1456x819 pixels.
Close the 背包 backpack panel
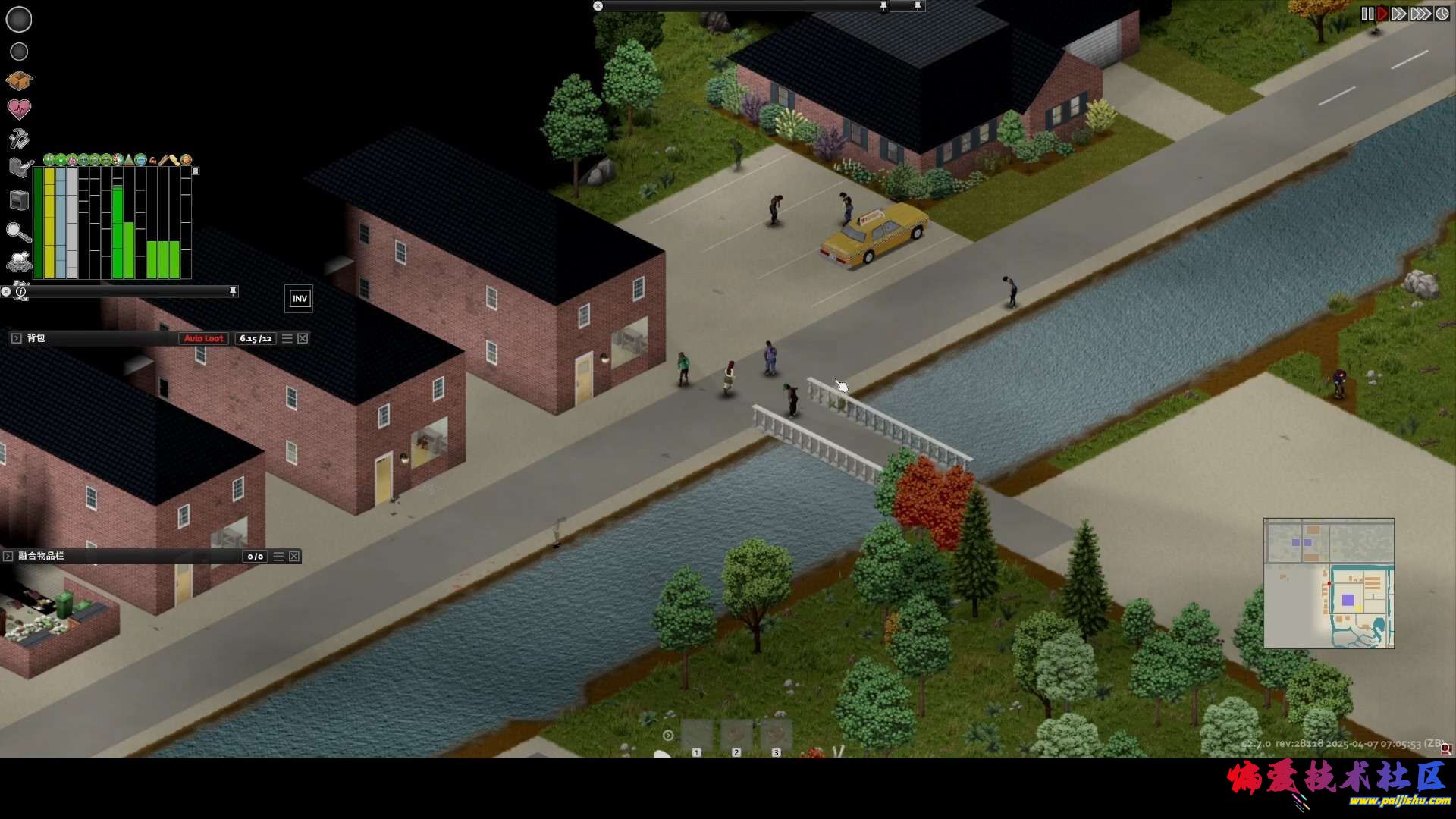tap(303, 338)
